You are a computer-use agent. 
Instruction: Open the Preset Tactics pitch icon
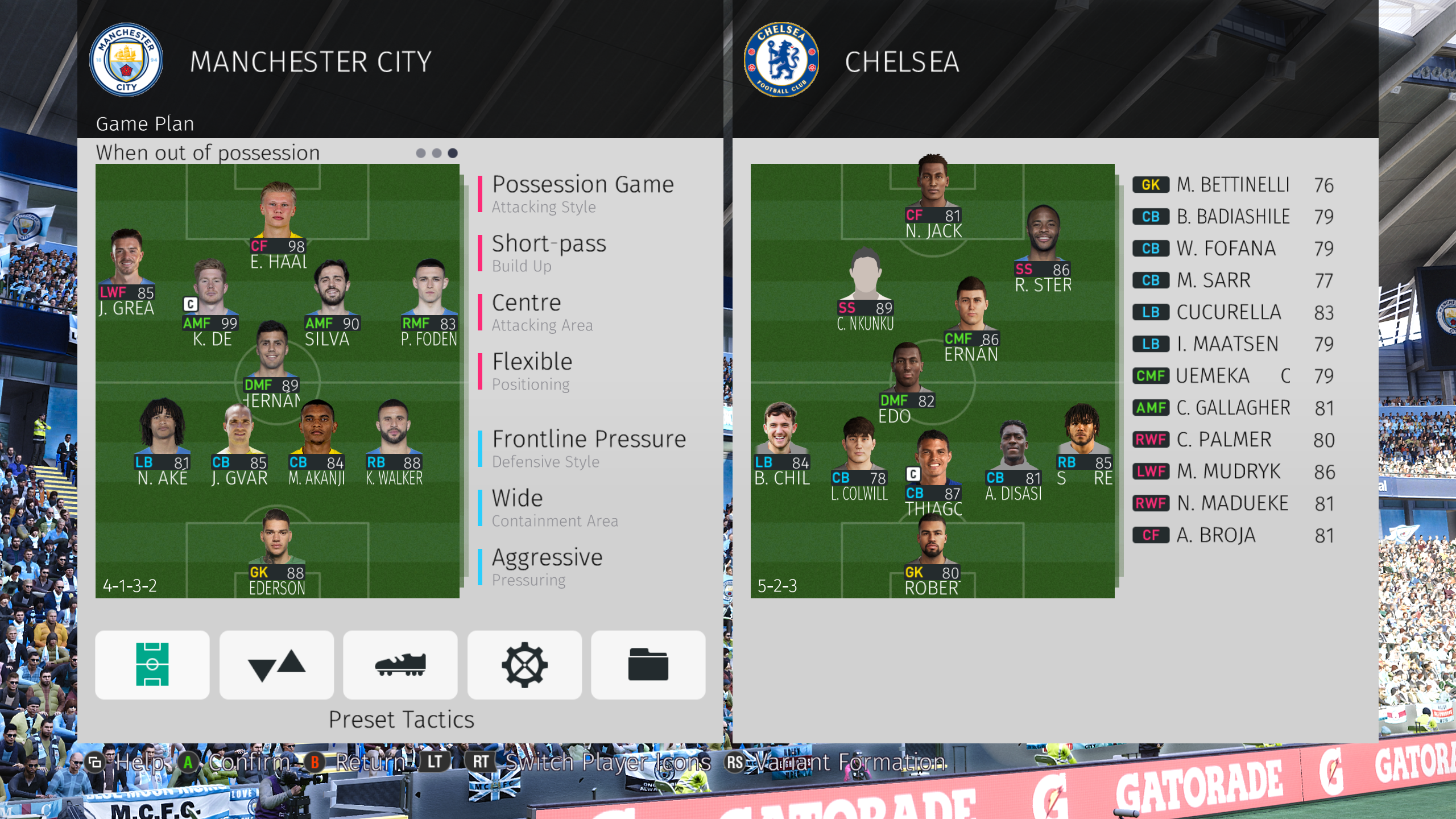coord(152,664)
